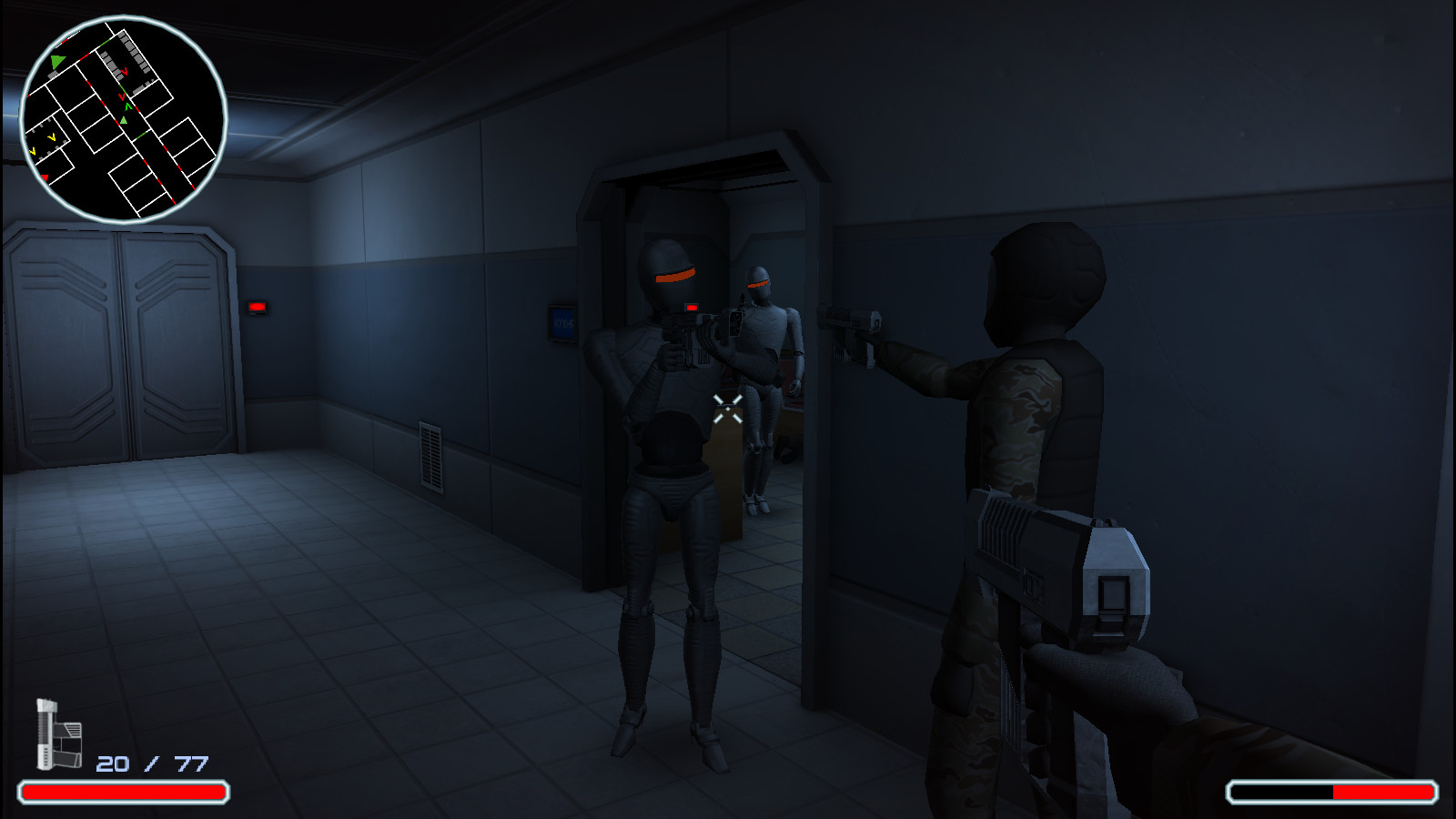Click the green player arrow on the minimap
The width and height of the screenshot is (1456, 819).
(x=56, y=62)
